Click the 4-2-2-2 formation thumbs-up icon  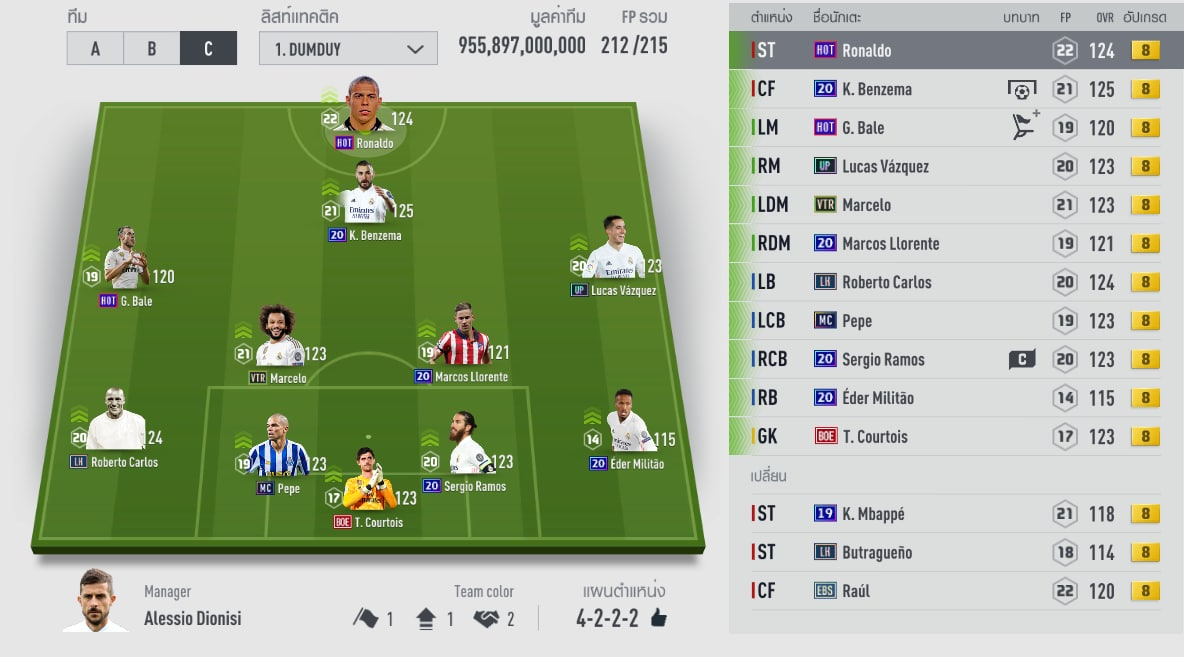tap(658, 619)
